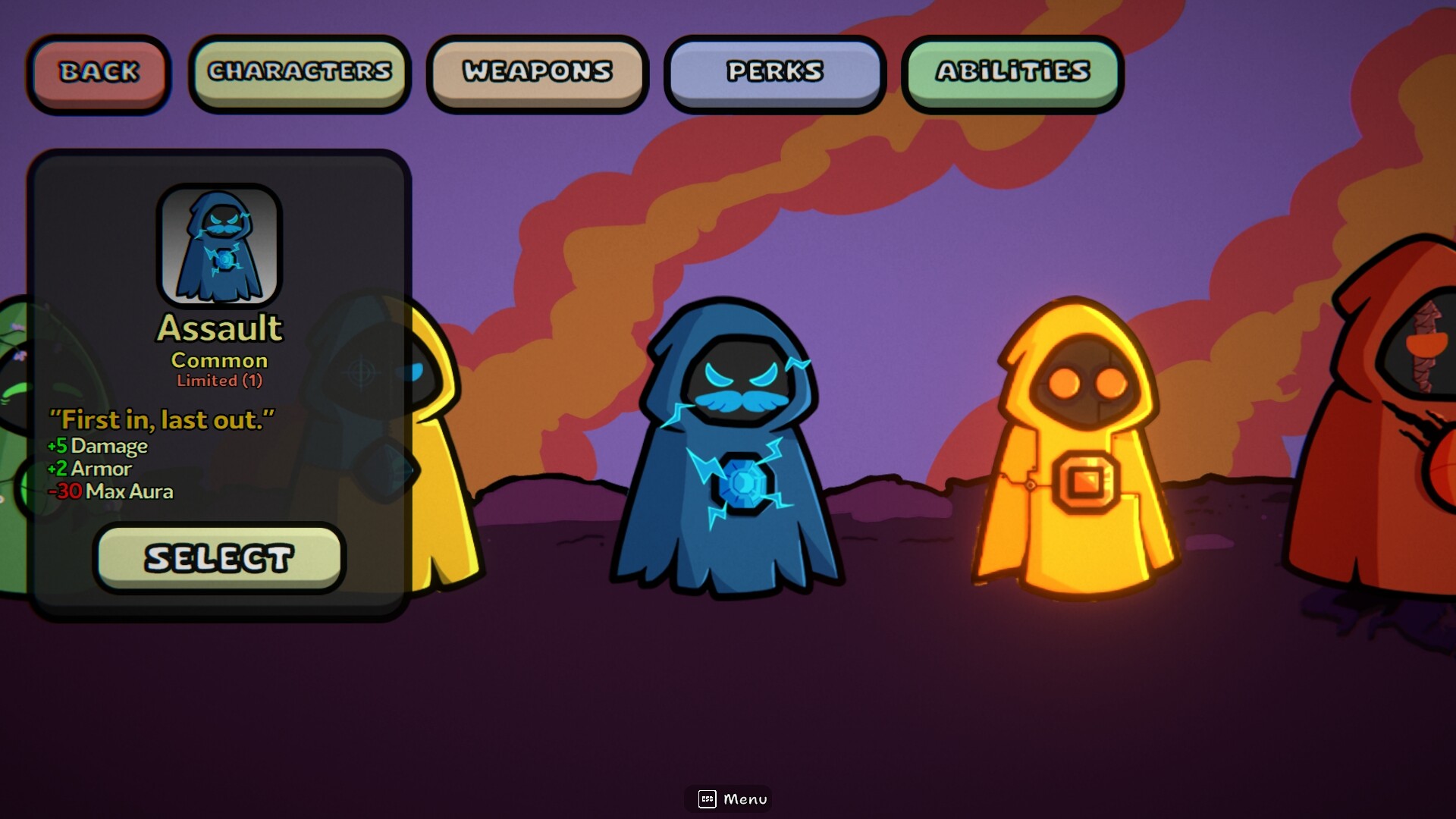Click the Limited (1) label
The height and width of the screenshot is (819, 1456).
(218, 381)
